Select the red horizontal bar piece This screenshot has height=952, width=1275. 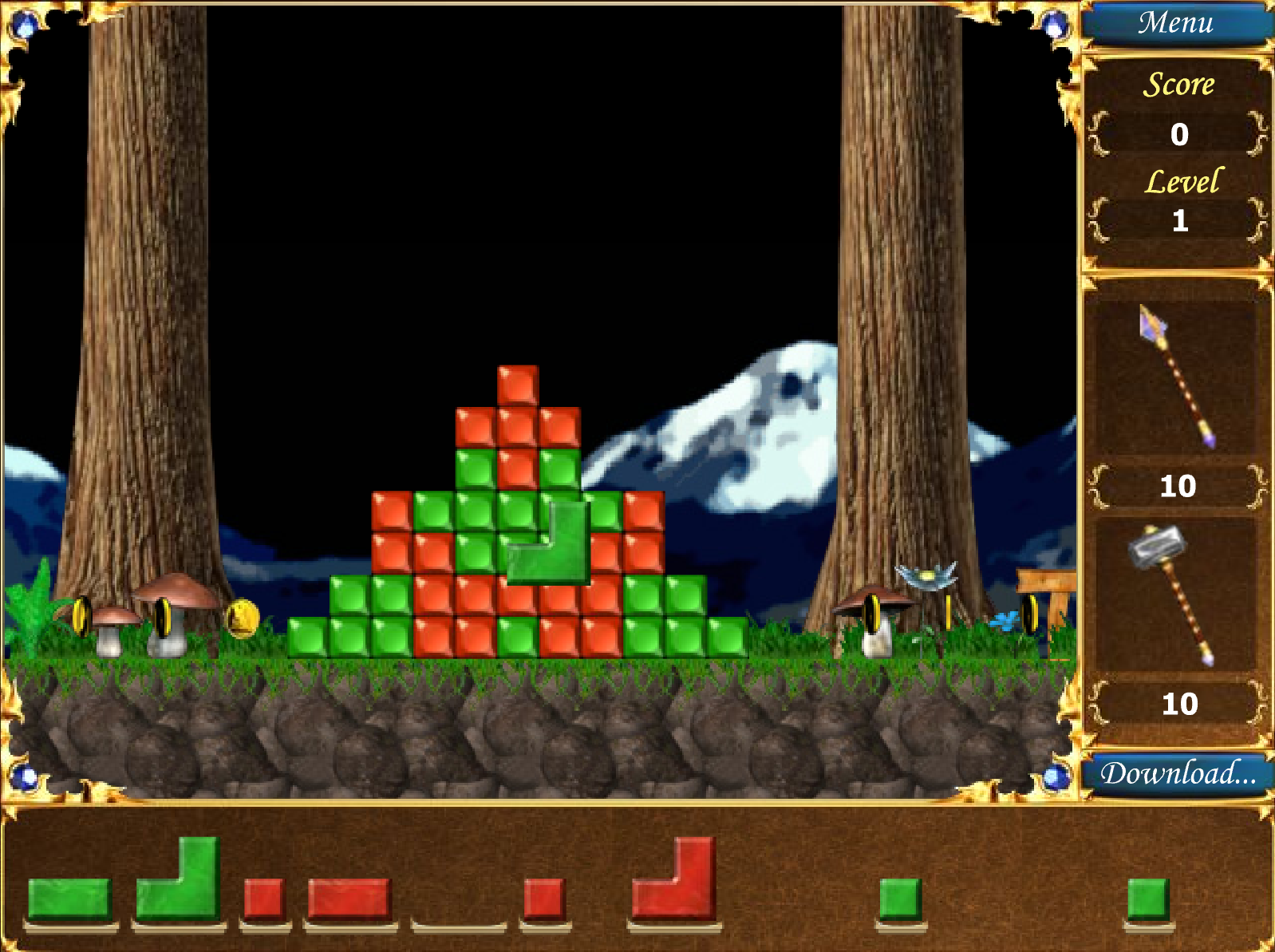click(349, 899)
